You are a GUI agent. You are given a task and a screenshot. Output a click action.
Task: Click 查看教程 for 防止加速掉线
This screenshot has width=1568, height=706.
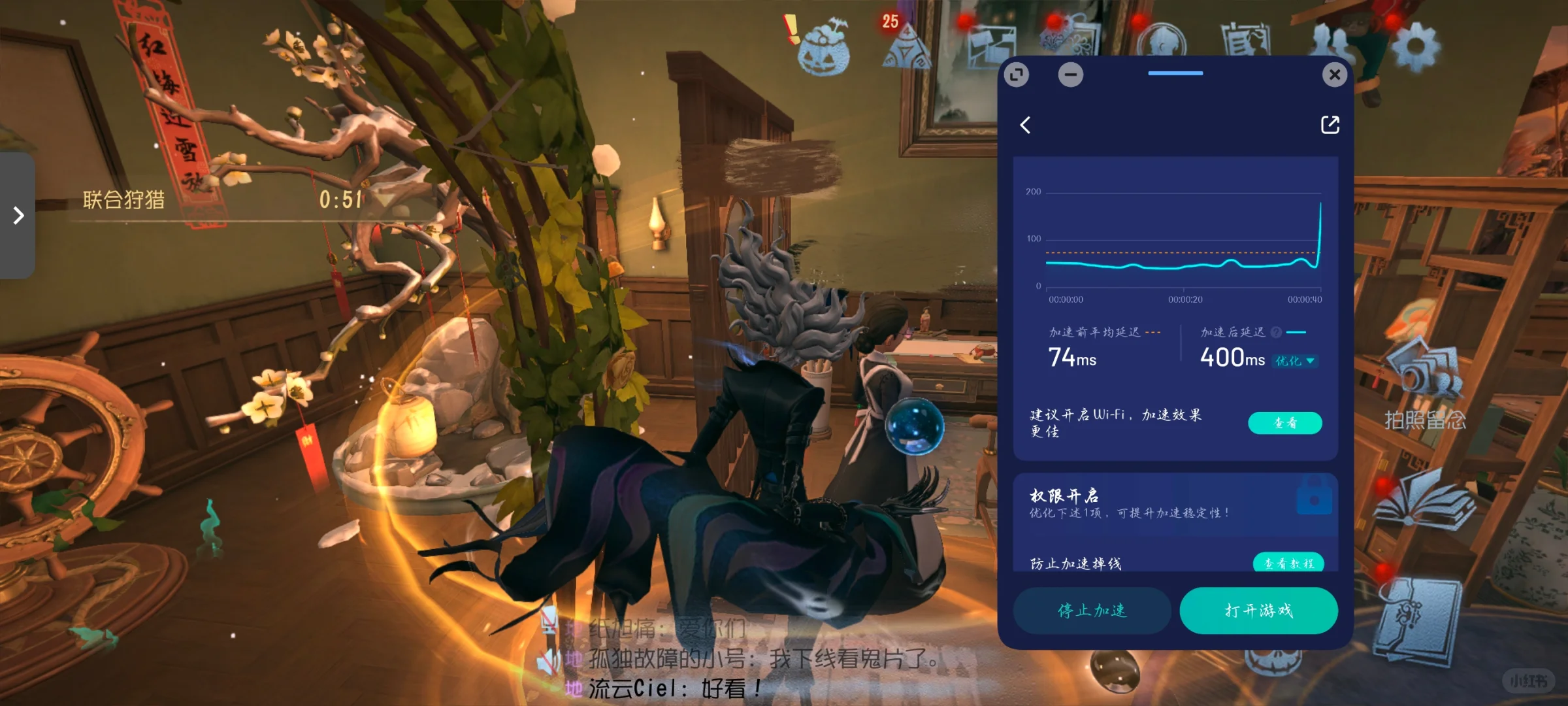tap(1288, 562)
